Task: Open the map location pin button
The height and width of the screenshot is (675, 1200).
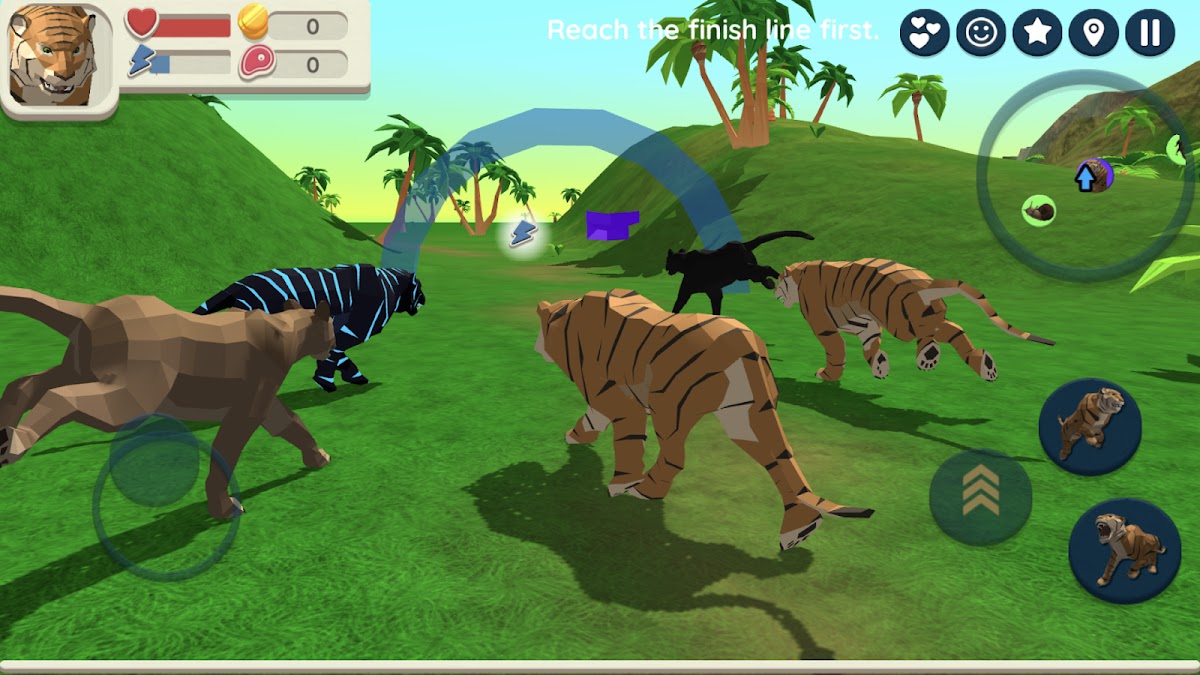Action: click(1093, 33)
